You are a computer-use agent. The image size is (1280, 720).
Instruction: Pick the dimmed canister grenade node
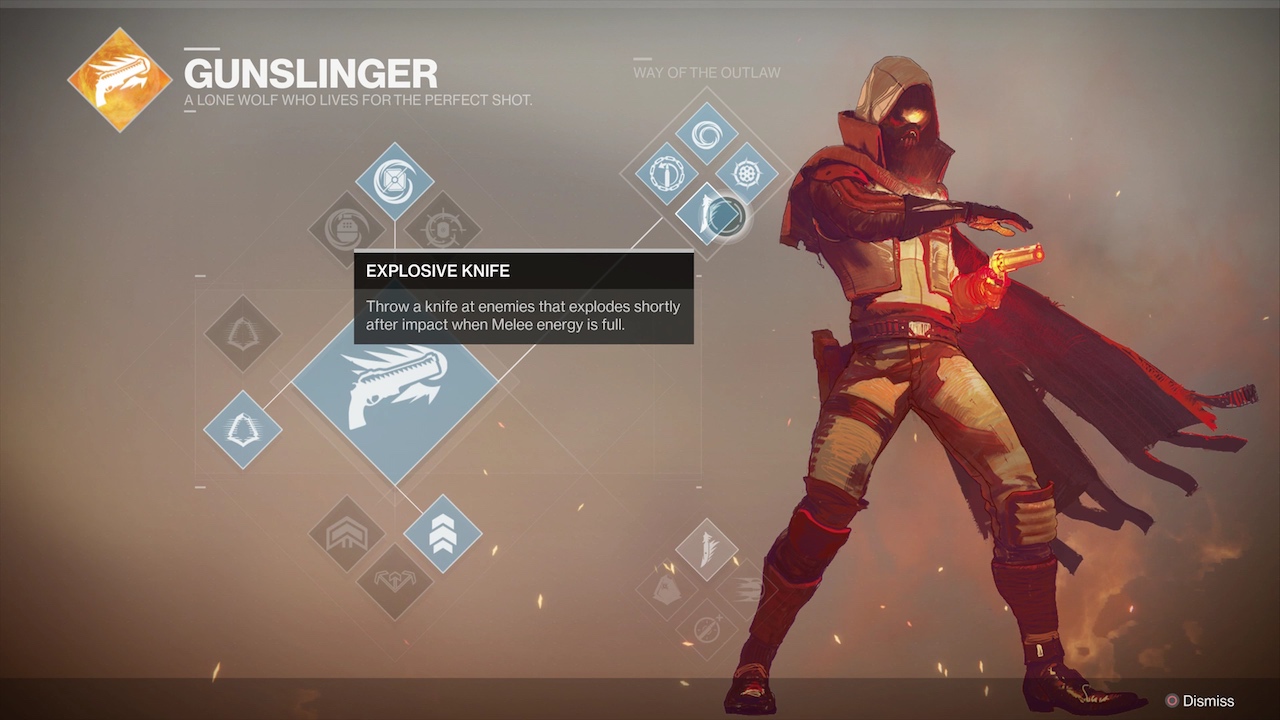coord(347,229)
